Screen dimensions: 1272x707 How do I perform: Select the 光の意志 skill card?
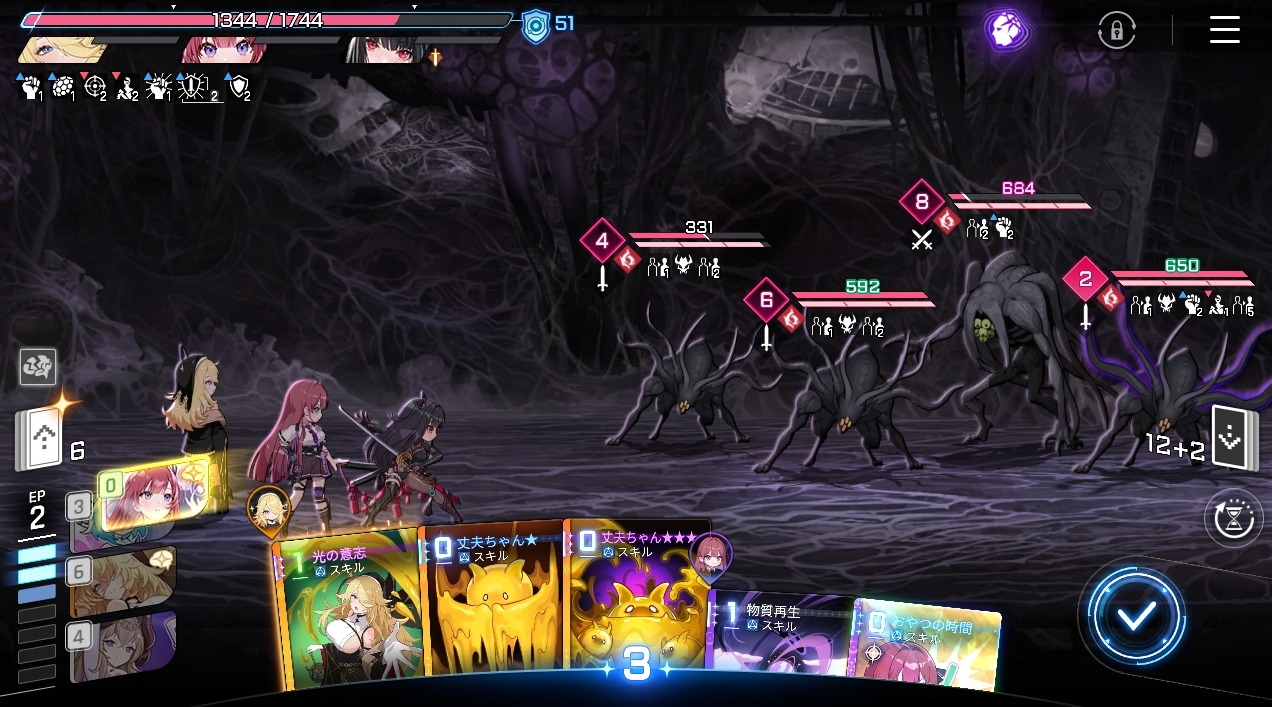(x=347, y=610)
